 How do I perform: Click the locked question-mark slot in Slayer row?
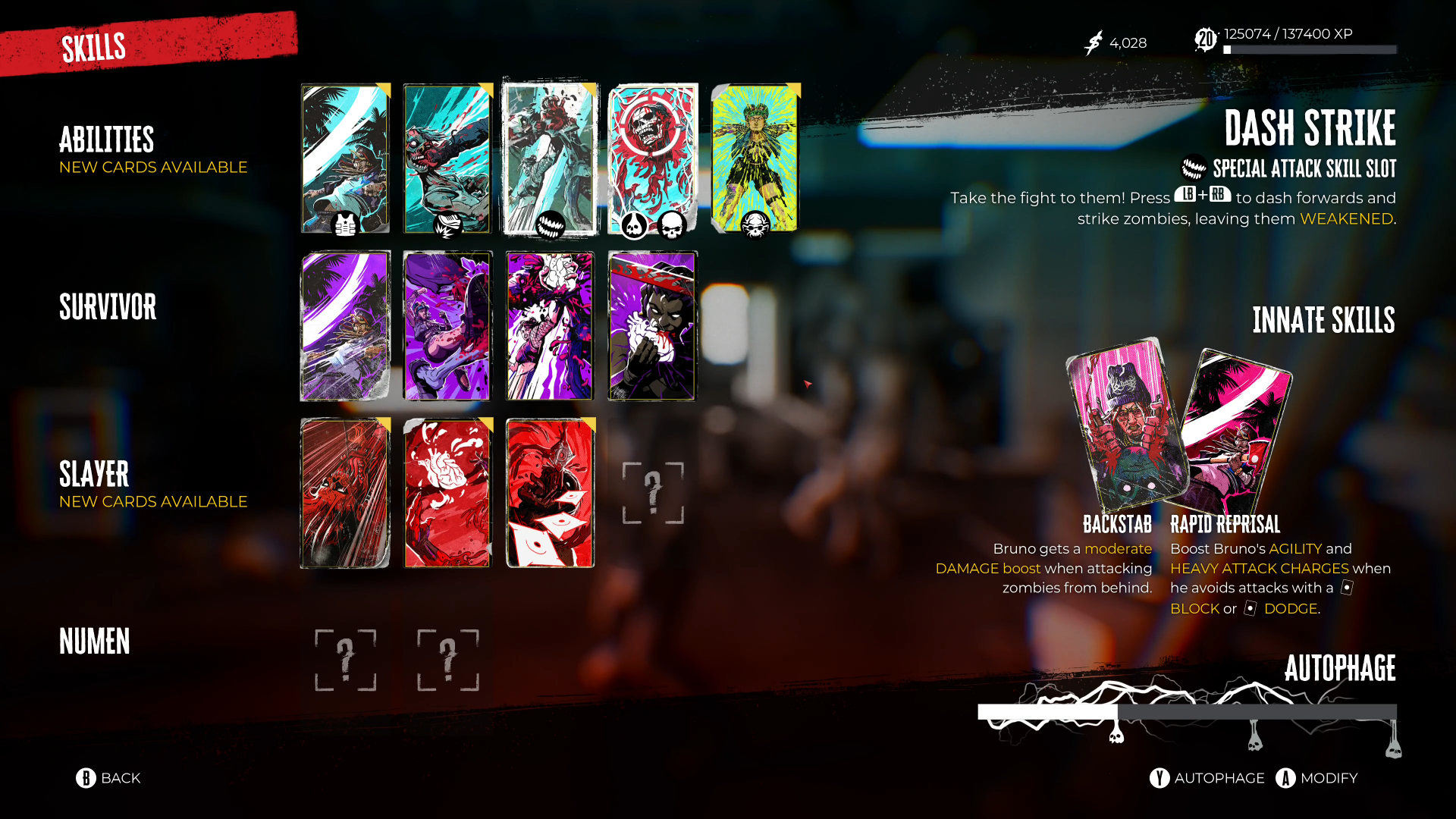click(653, 493)
